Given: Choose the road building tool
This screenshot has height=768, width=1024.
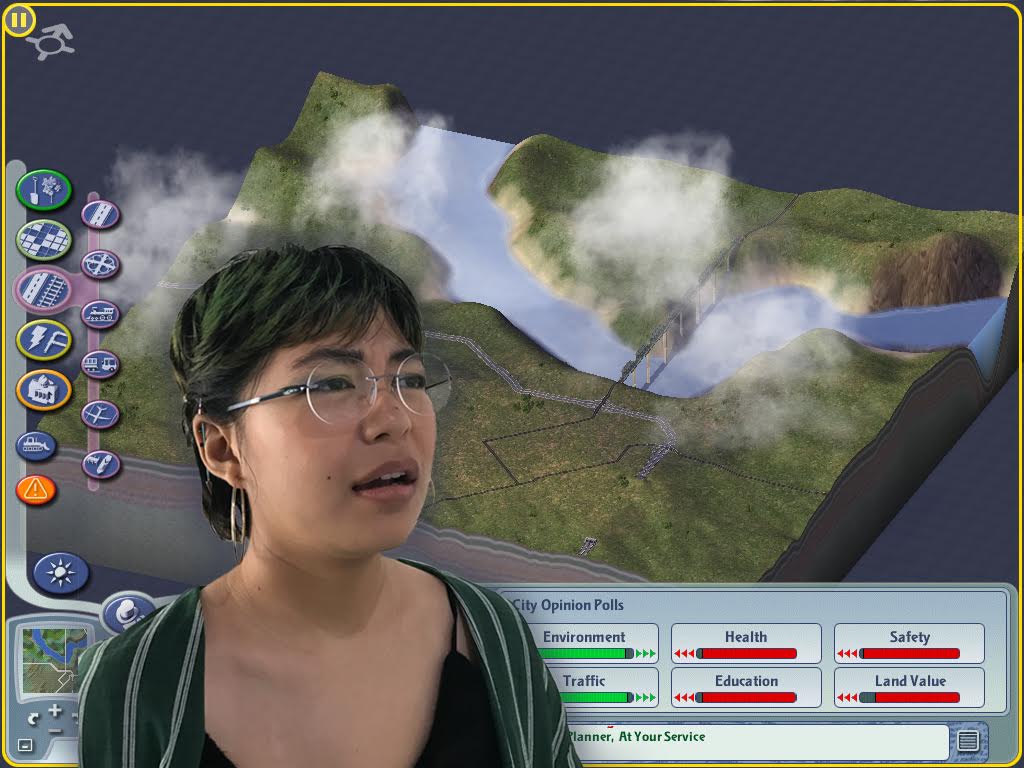Looking at the screenshot, I should [x=100, y=214].
